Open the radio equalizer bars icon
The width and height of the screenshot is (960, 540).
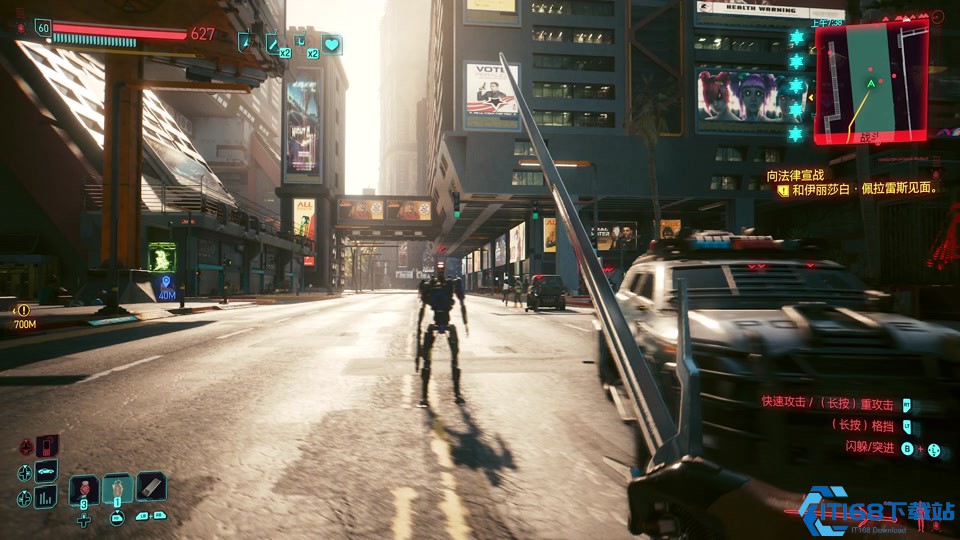coord(46,496)
